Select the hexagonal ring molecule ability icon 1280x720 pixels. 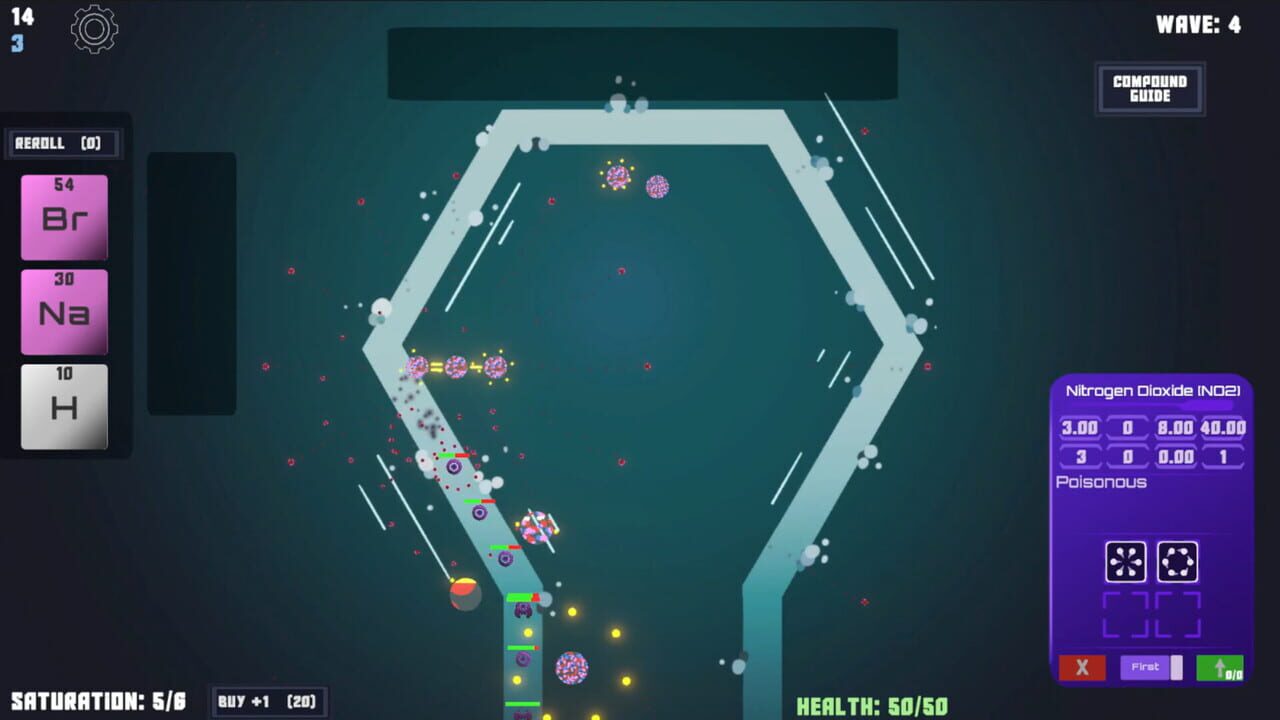pyautogui.click(x=1180, y=561)
